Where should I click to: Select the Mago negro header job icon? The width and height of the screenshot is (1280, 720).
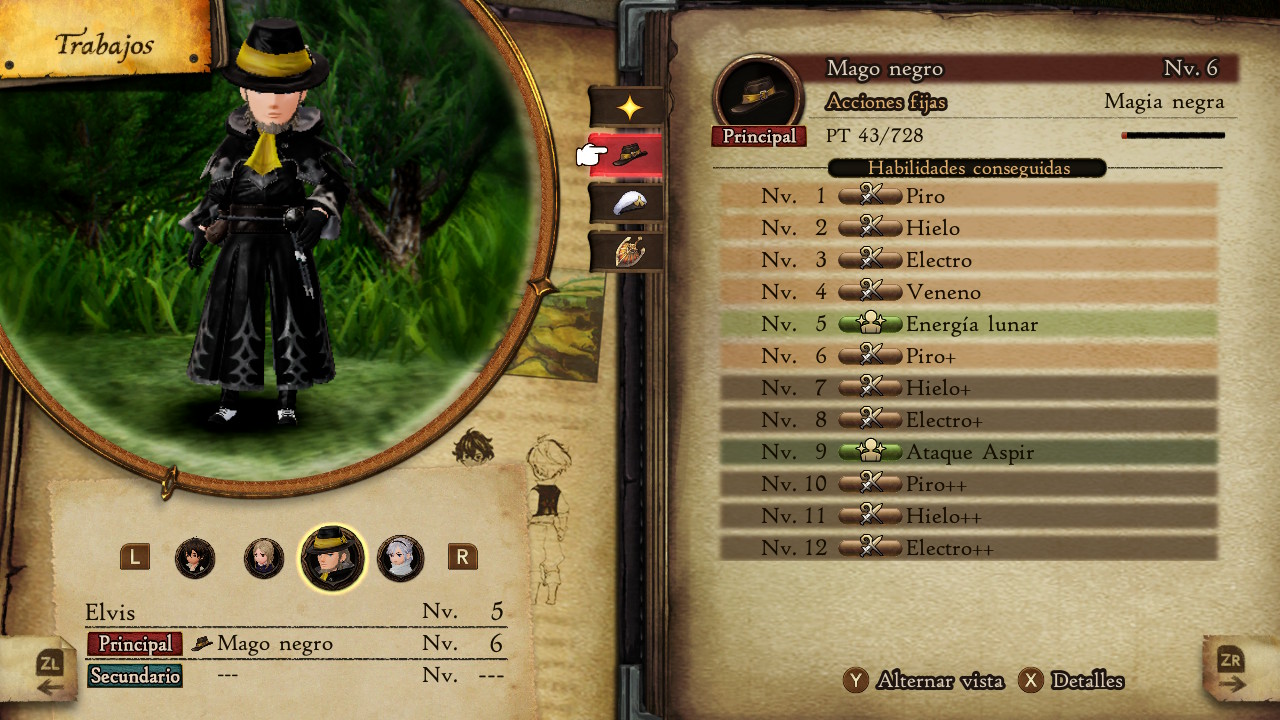758,95
